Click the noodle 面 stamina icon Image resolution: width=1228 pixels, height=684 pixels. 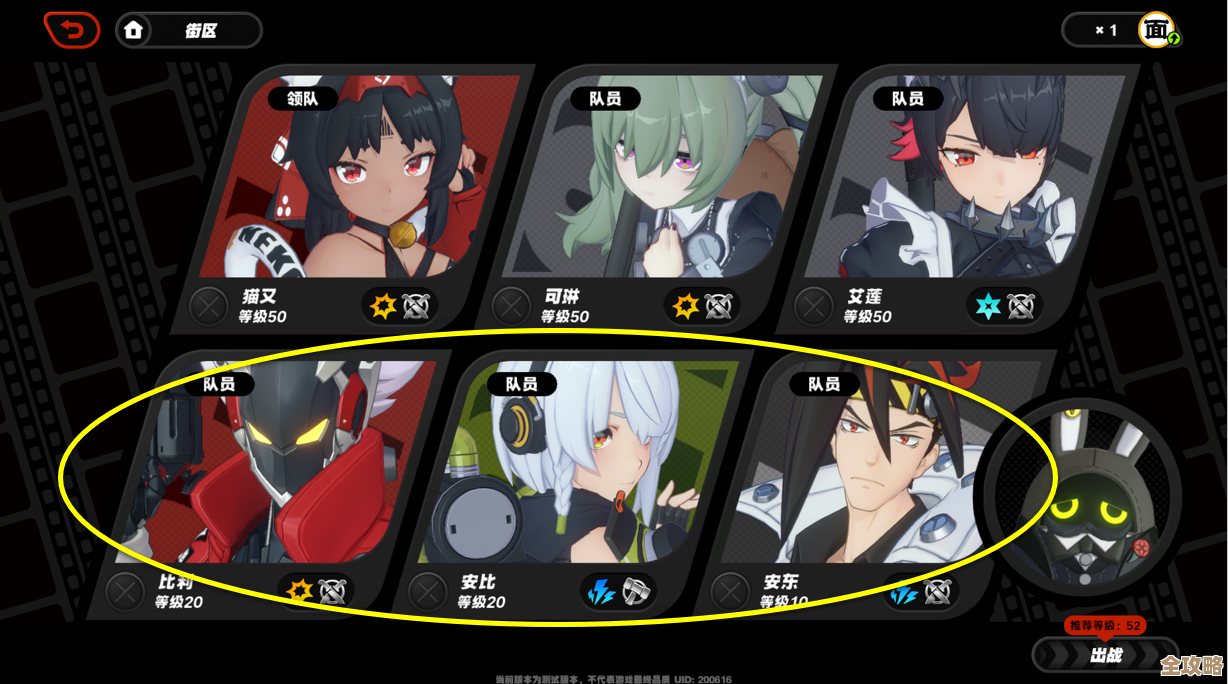[1157, 30]
